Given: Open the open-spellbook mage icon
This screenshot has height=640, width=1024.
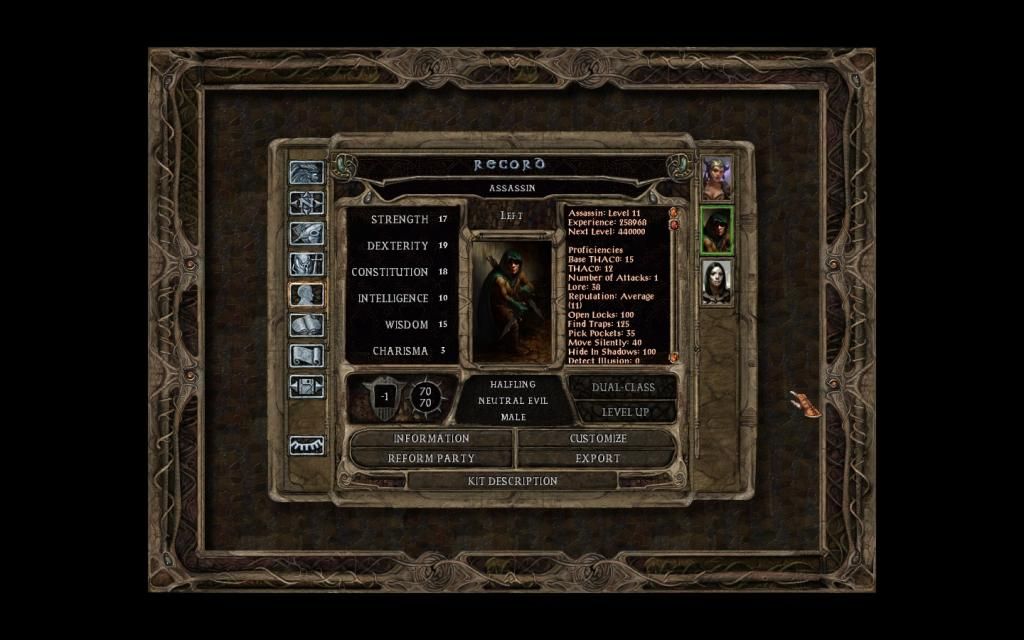Looking at the screenshot, I should point(307,325).
